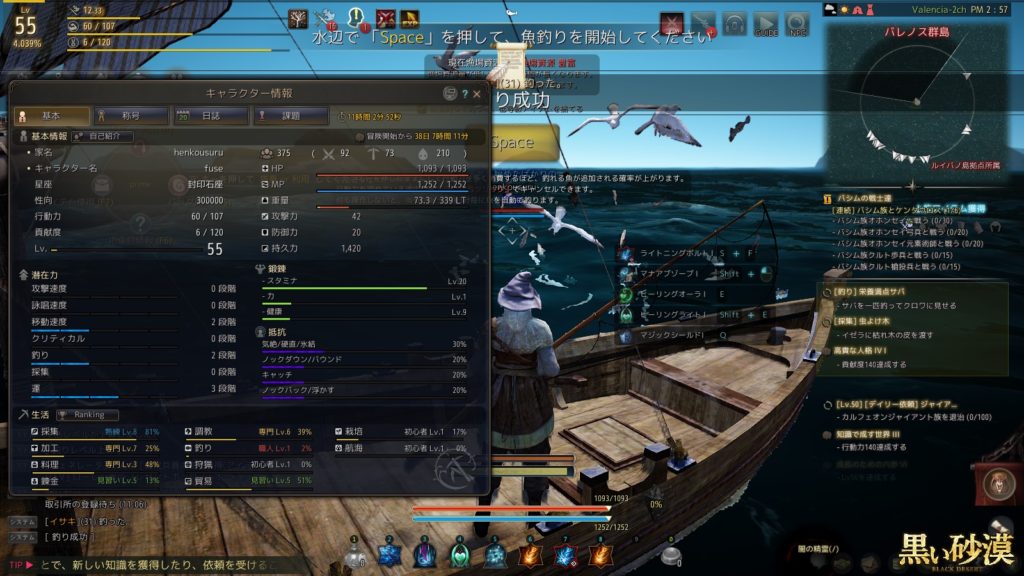The height and width of the screenshot is (576, 1024).
Task: Click the potion in quick slot 1
Action: (355, 556)
